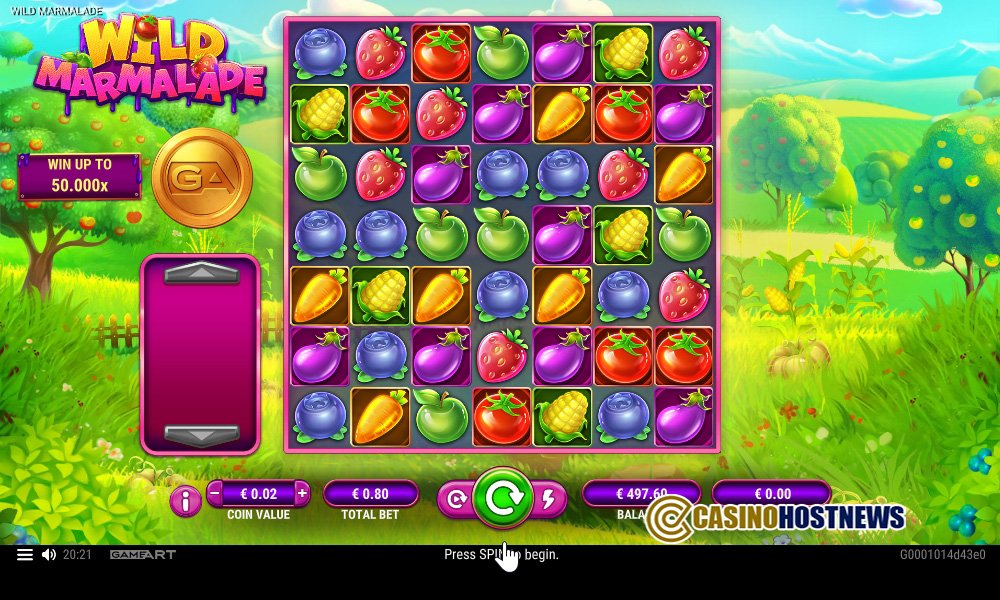Click the gold GA coin
This screenshot has width=1000, height=600.
click(202, 178)
